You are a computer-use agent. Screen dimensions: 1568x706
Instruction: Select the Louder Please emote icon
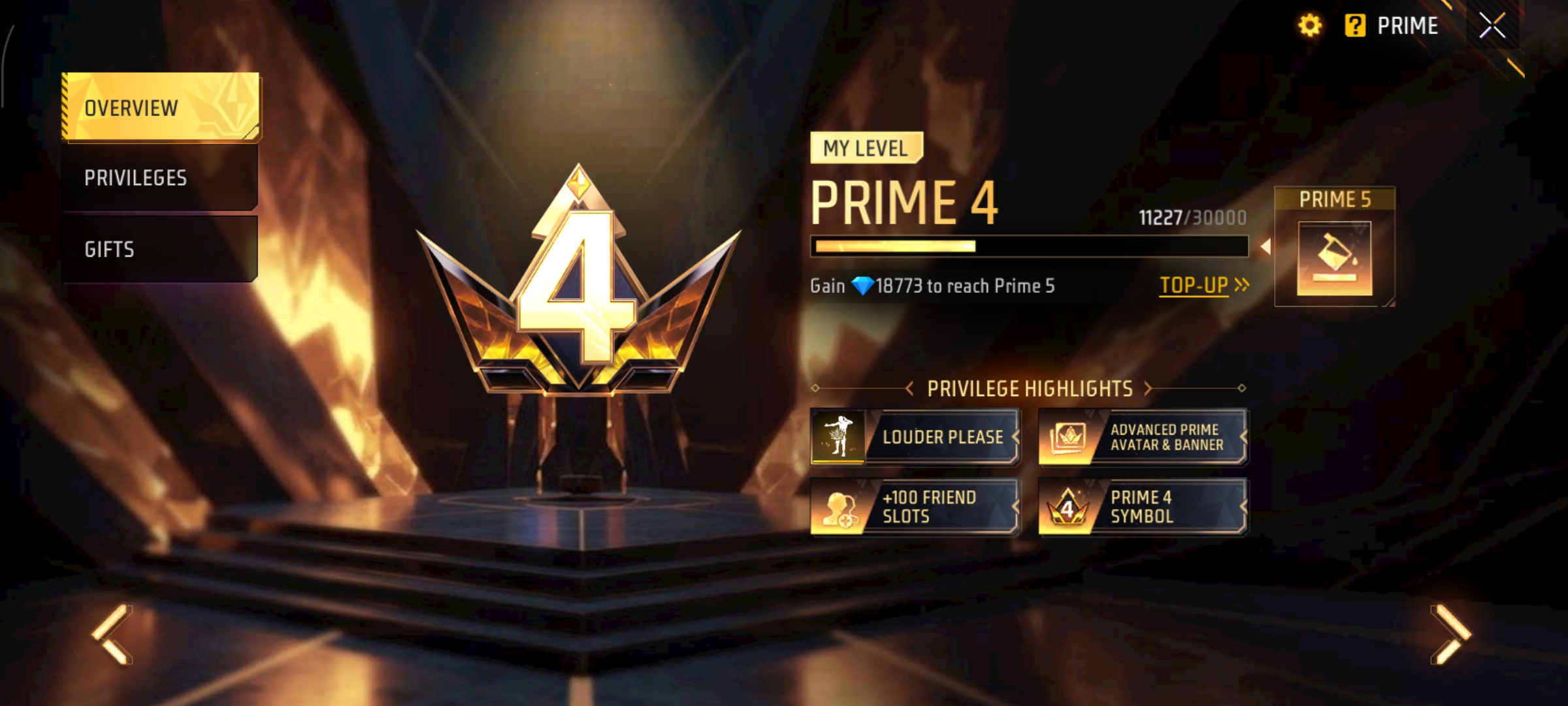(839, 437)
